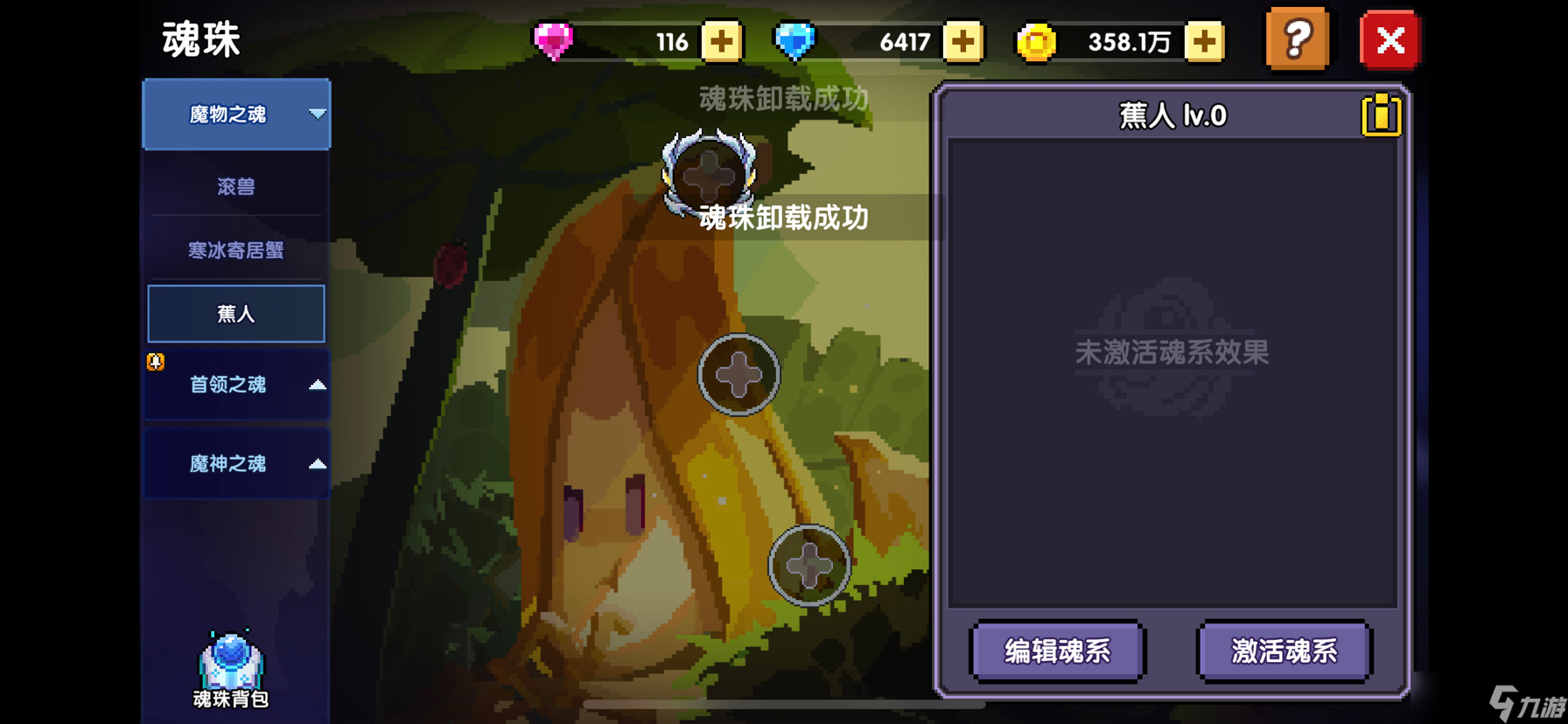The image size is (1568, 724).
Task: Click the plus button beside 358.1万 coins
Action: point(1205,39)
